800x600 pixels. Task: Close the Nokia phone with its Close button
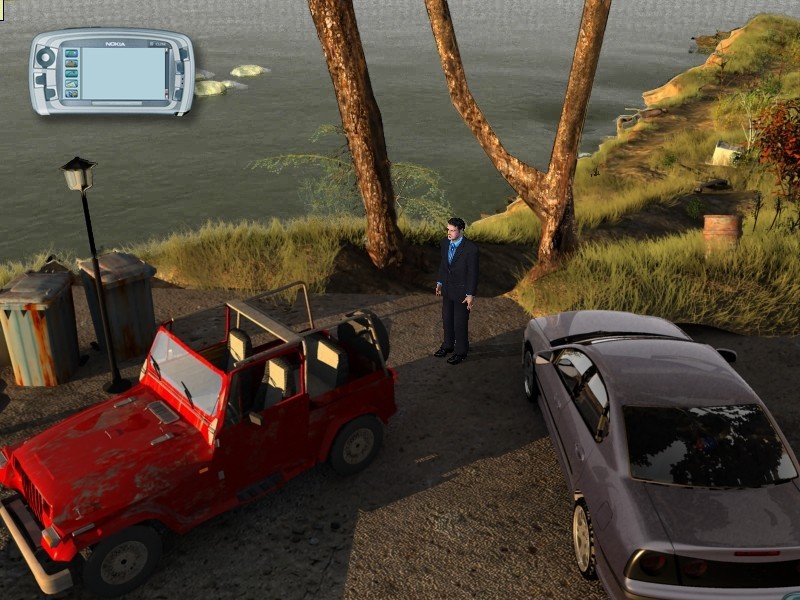pos(158,44)
